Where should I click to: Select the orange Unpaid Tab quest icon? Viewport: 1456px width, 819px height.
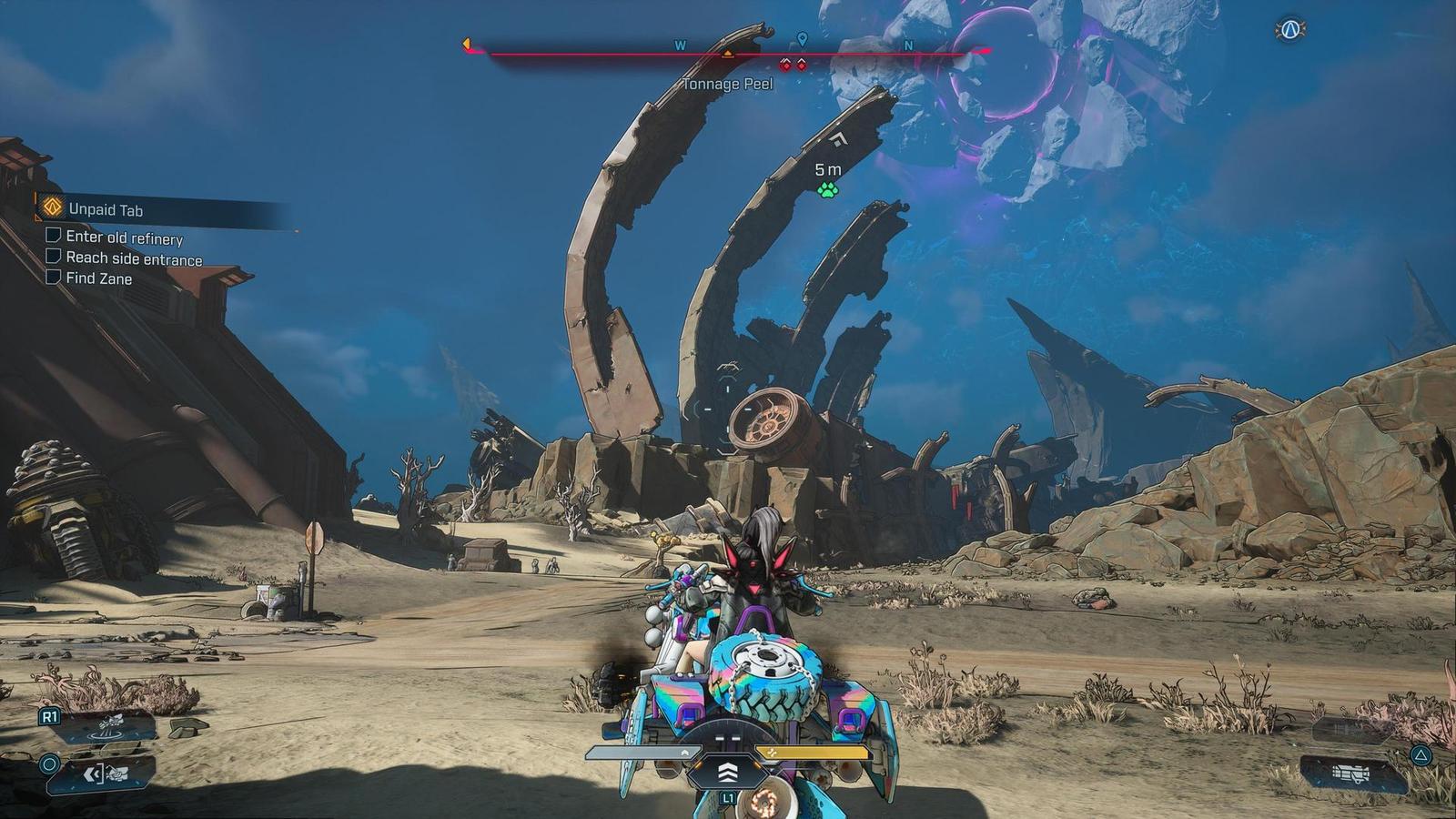point(53,207)
